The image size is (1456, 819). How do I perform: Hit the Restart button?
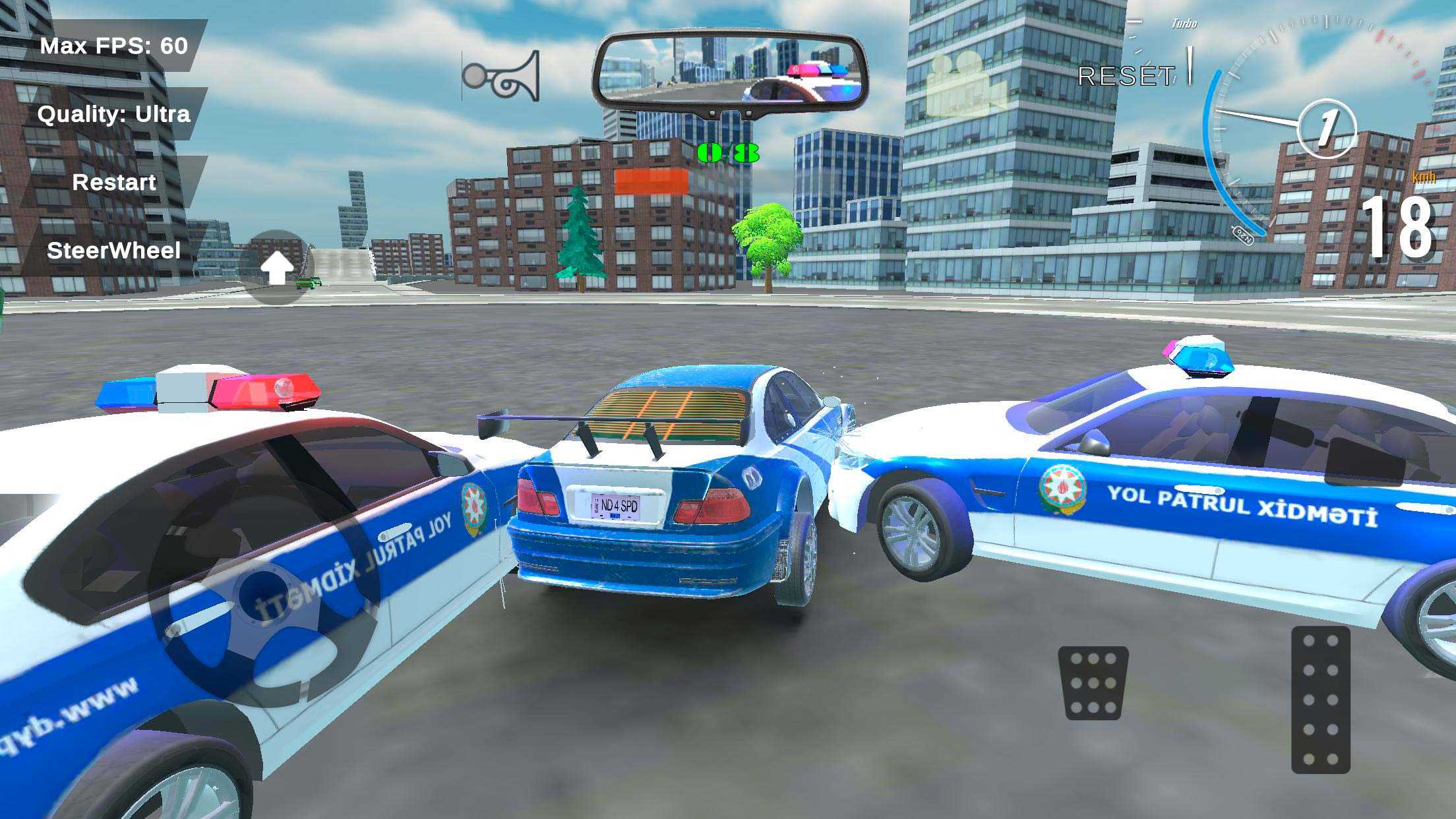(113, 182)
